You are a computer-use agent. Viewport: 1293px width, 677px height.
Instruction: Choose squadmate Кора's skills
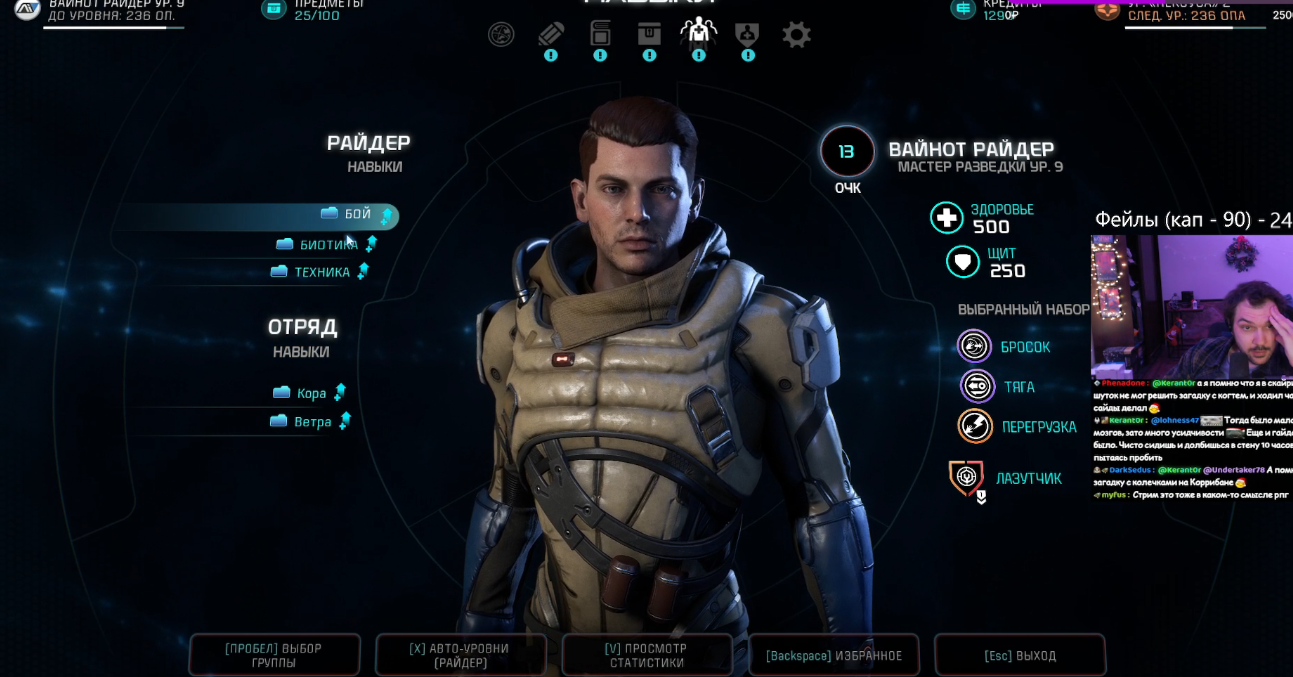tap(311, 393)
